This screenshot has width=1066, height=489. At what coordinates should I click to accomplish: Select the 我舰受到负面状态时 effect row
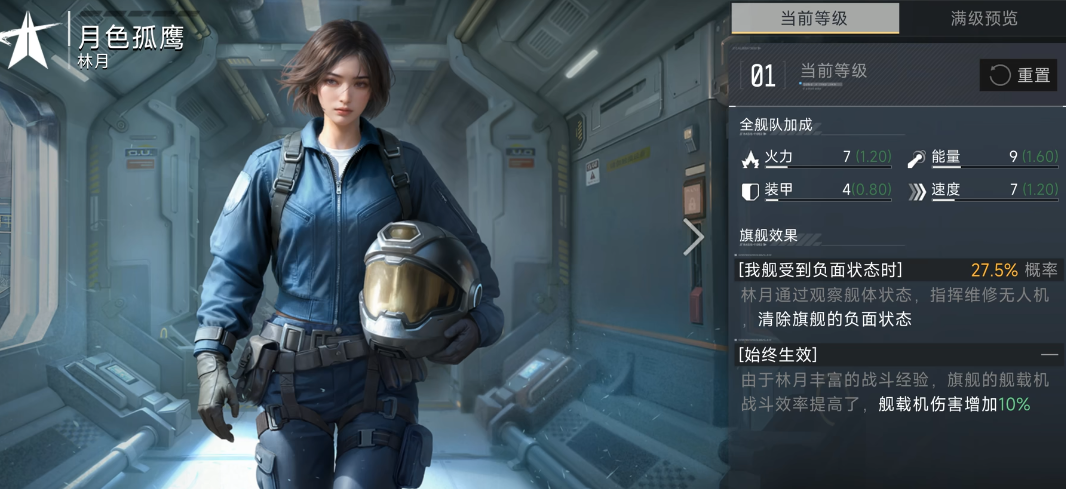coord(897,270)
